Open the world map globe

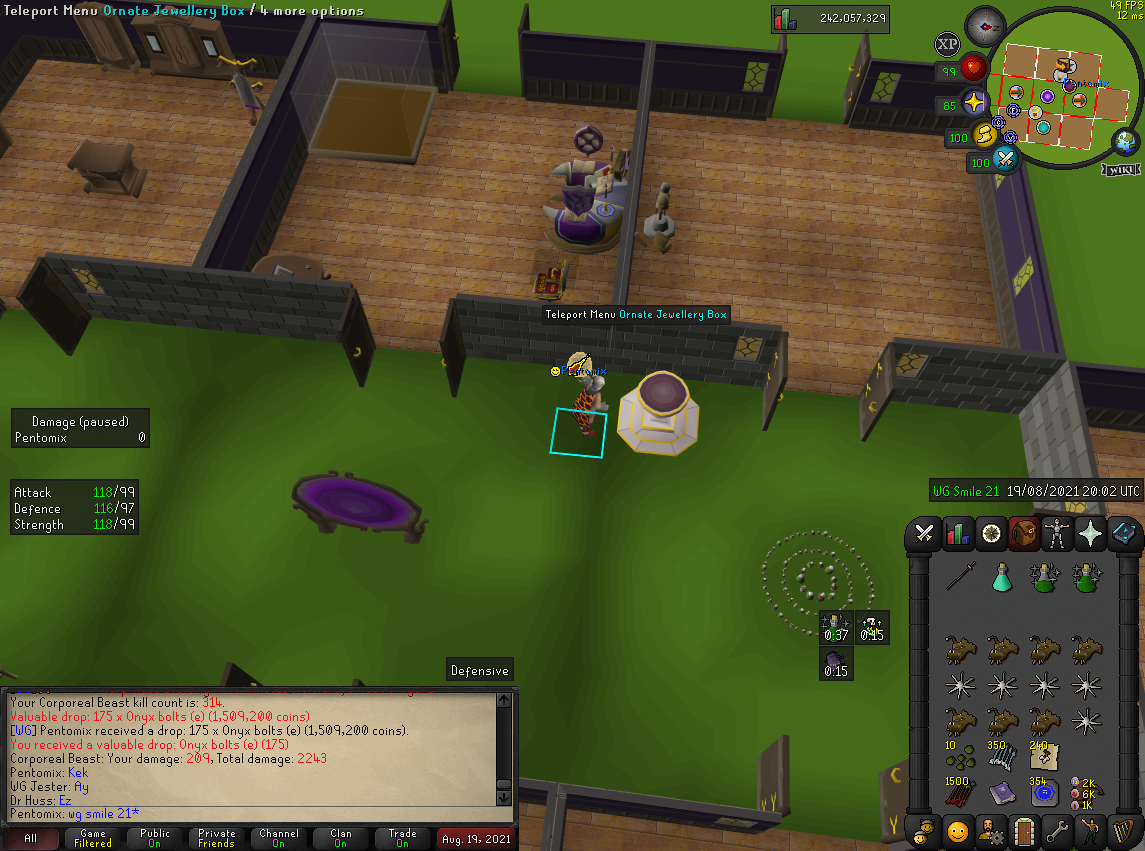tap(1127, 143)
